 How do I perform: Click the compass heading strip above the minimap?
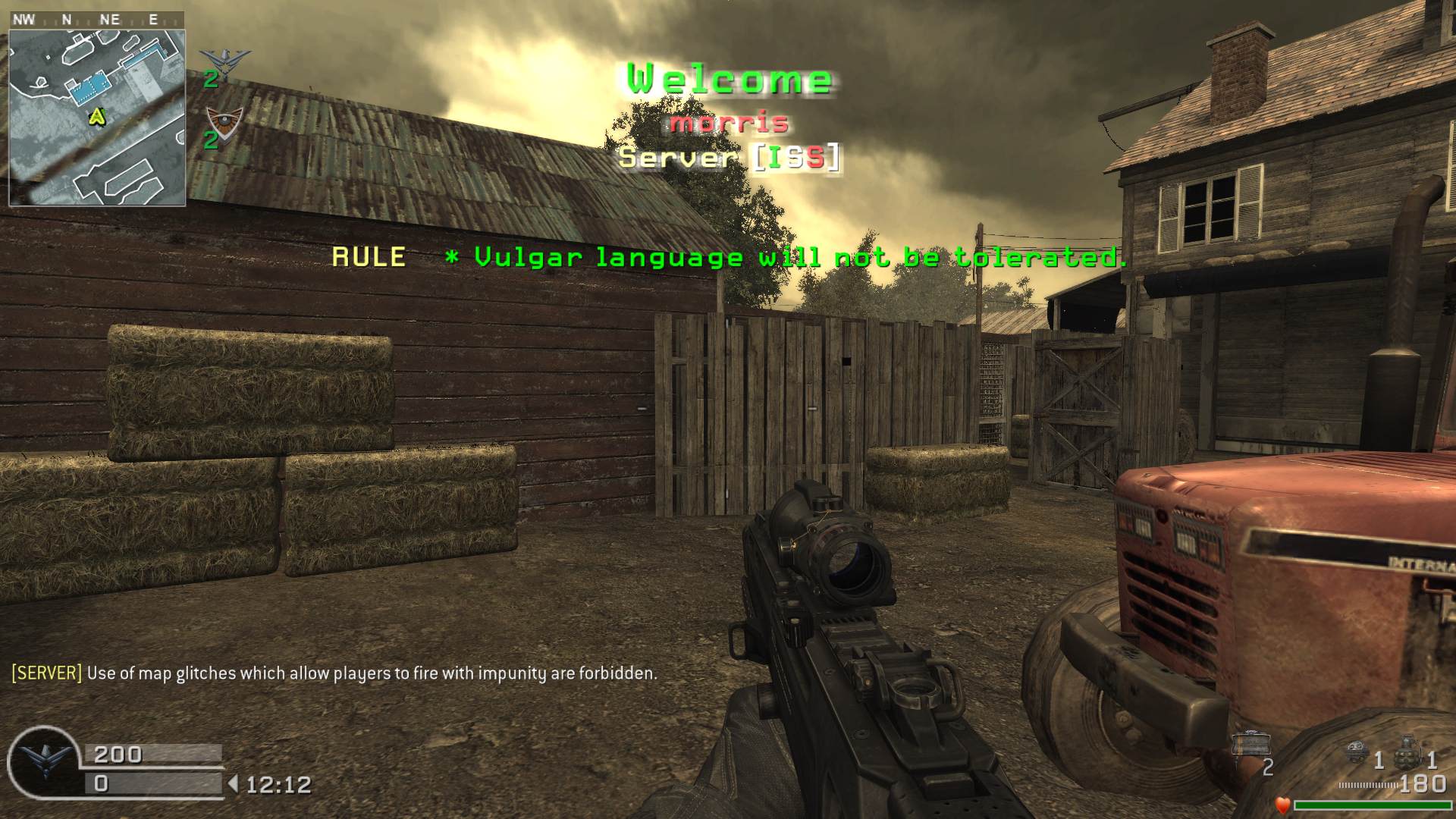[96, 20]
